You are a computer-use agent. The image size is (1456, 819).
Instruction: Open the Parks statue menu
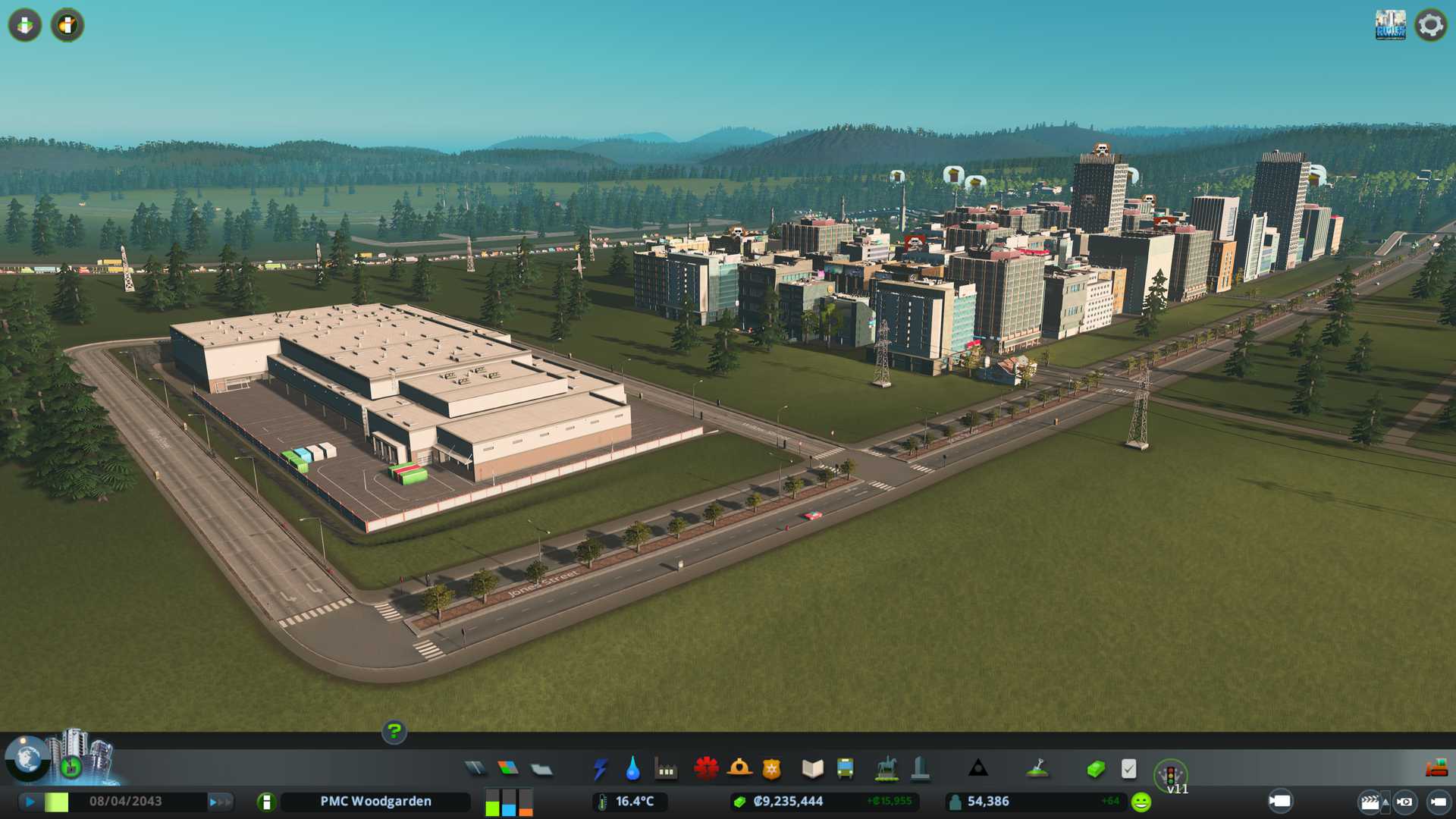pyautogui.click(x=886, y=769)
